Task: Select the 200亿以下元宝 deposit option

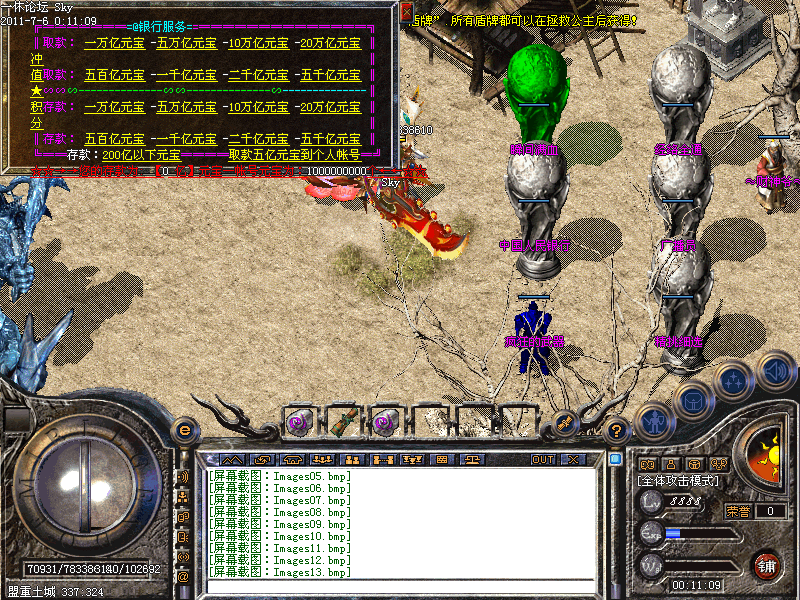Action: pyautogui.click(x=141, y=155)
